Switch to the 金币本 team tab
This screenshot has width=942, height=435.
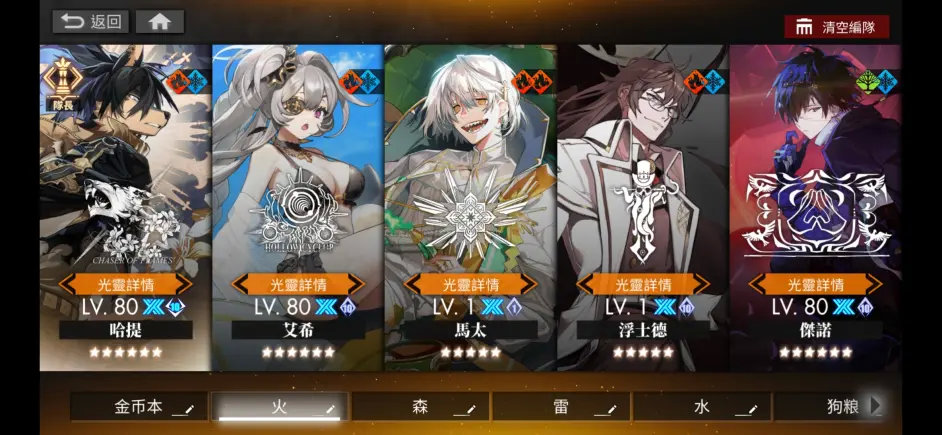[x=139, y=407]
